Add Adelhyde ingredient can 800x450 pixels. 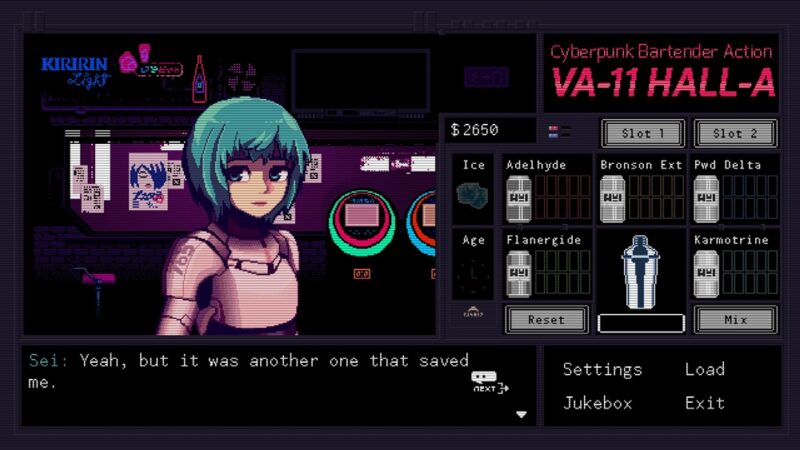(519, 198)
